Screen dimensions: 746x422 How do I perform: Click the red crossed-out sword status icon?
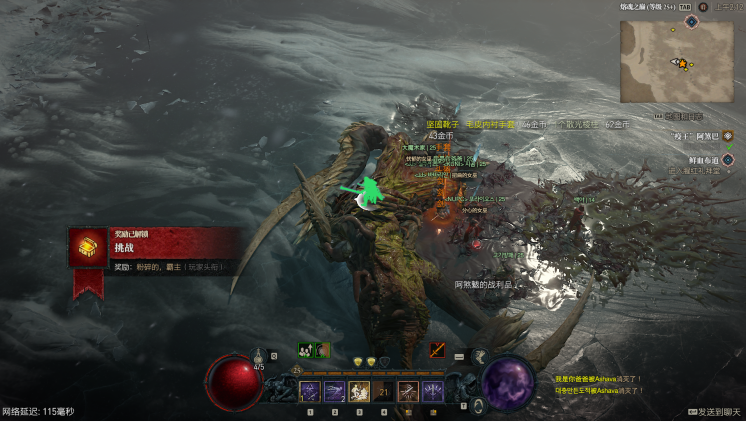click(437, 349)
